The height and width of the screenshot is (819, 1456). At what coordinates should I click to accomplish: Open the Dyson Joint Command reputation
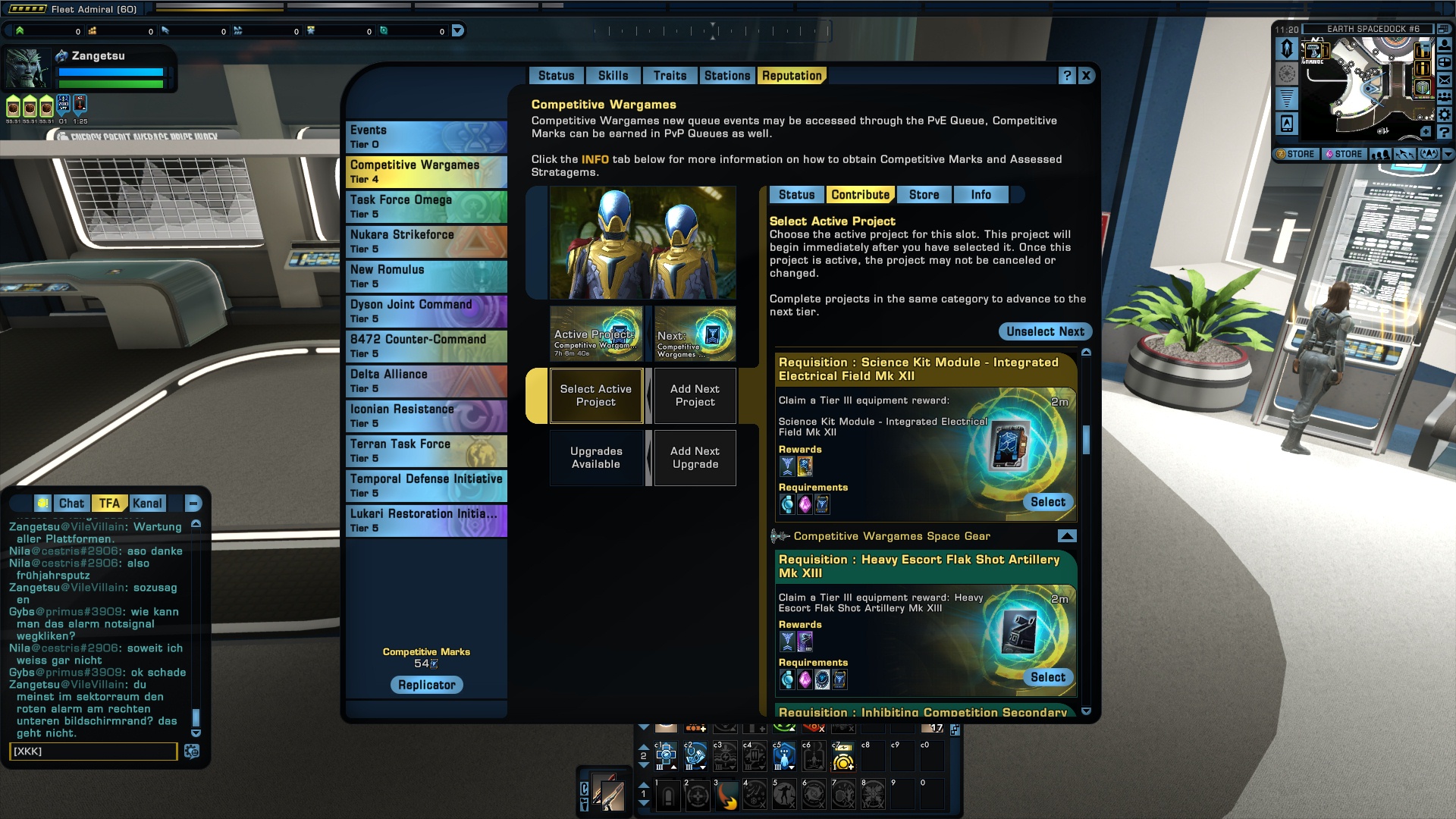pos(426,311)
